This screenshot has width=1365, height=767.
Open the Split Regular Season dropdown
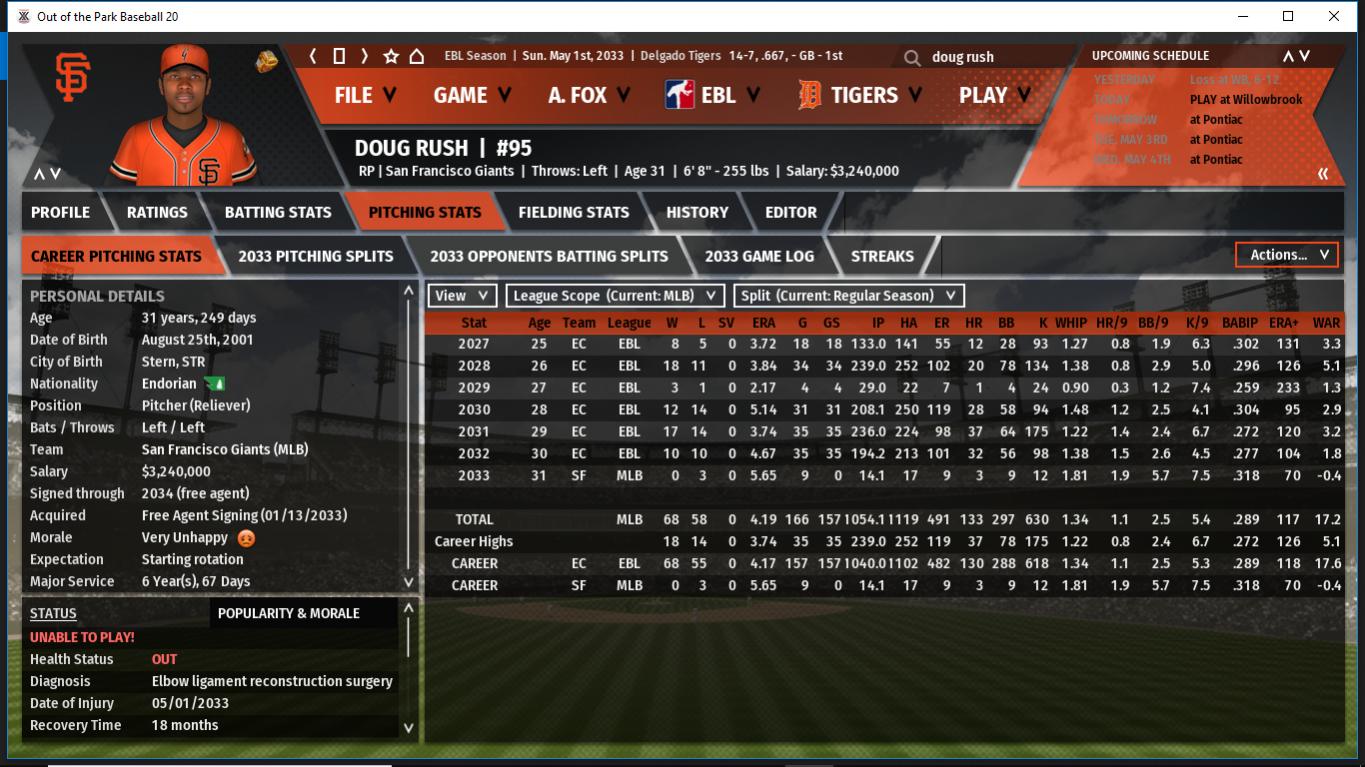(x=849, y=296)
